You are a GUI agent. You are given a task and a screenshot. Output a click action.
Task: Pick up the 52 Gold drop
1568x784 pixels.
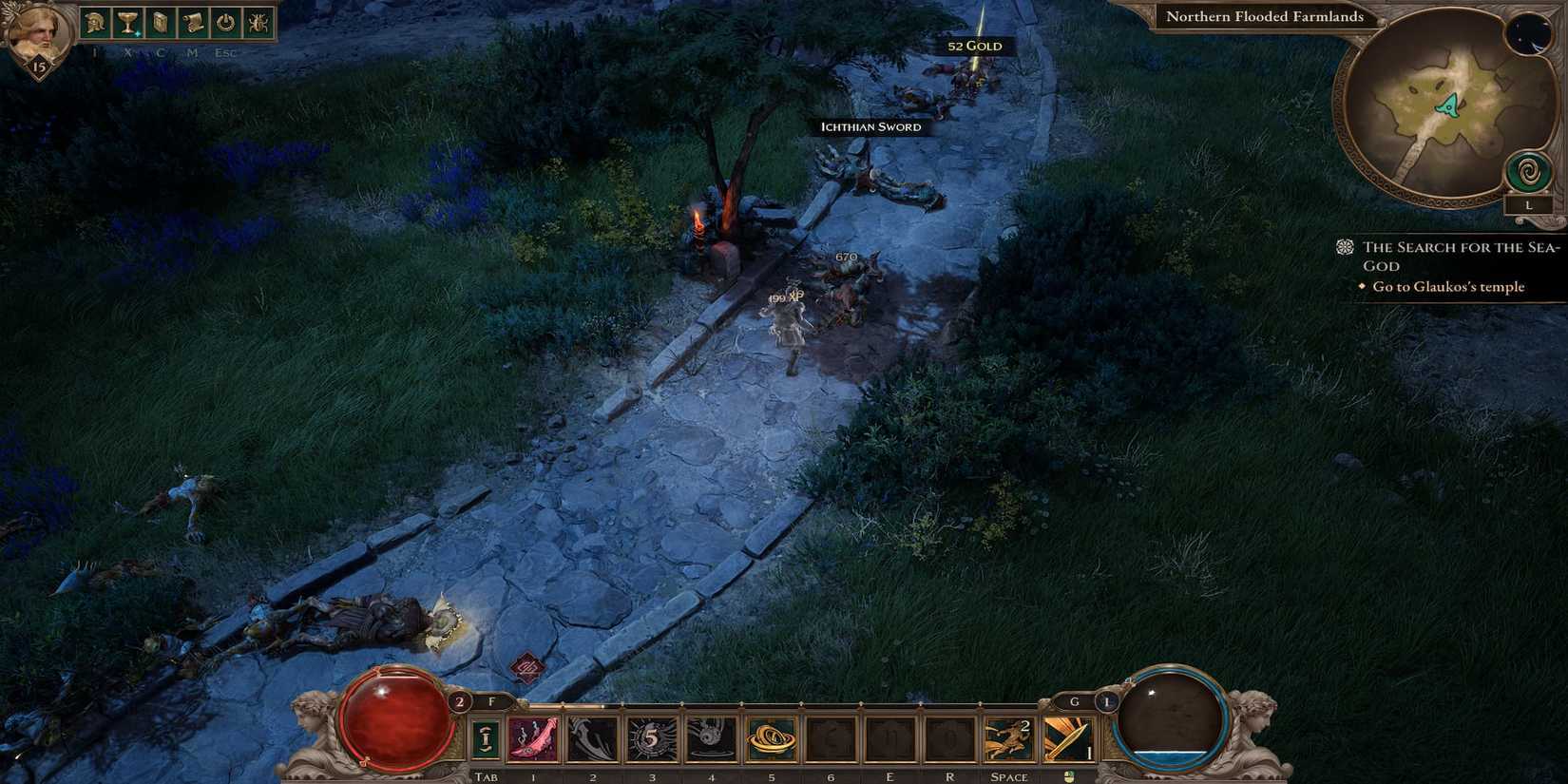(975, 45)
